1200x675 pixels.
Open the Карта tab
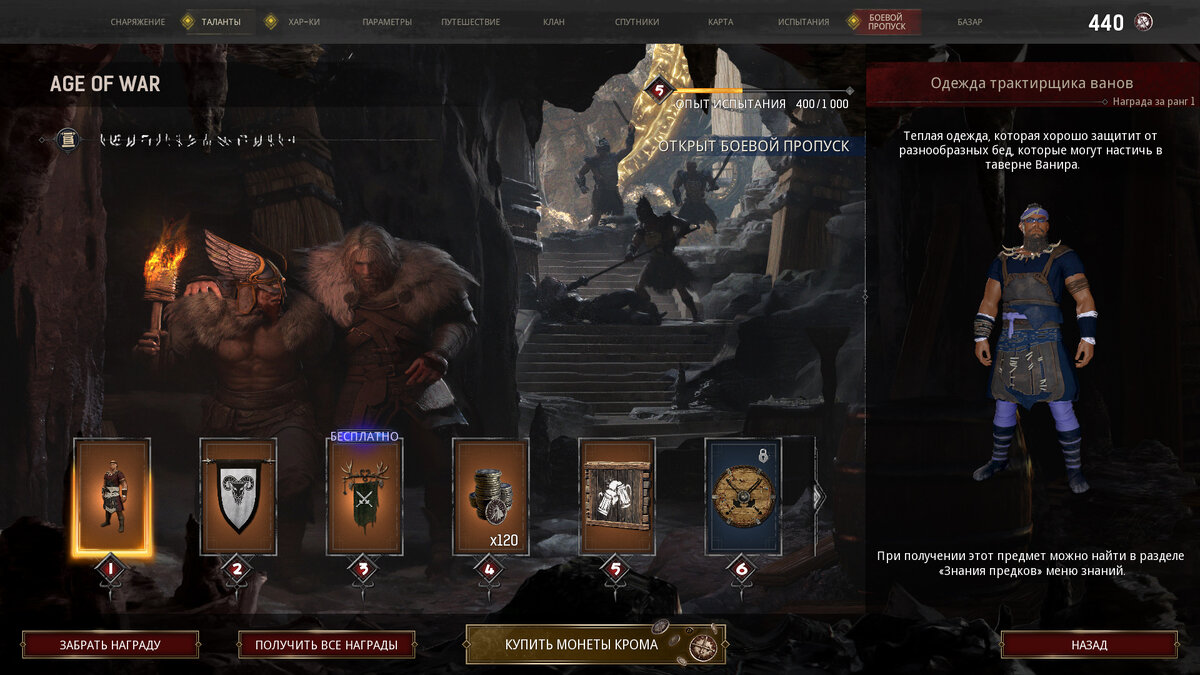tap(720, 22)
